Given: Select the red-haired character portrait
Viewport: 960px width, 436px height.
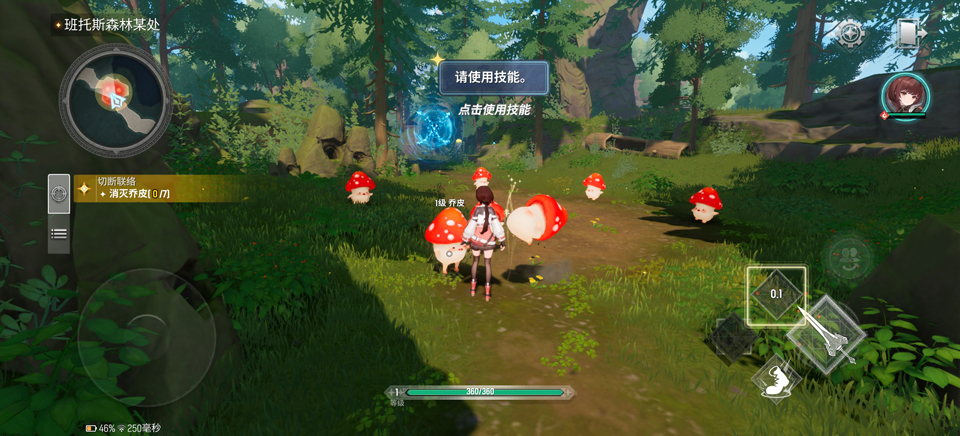Looking at the screenshot, I should pos(906,97).
